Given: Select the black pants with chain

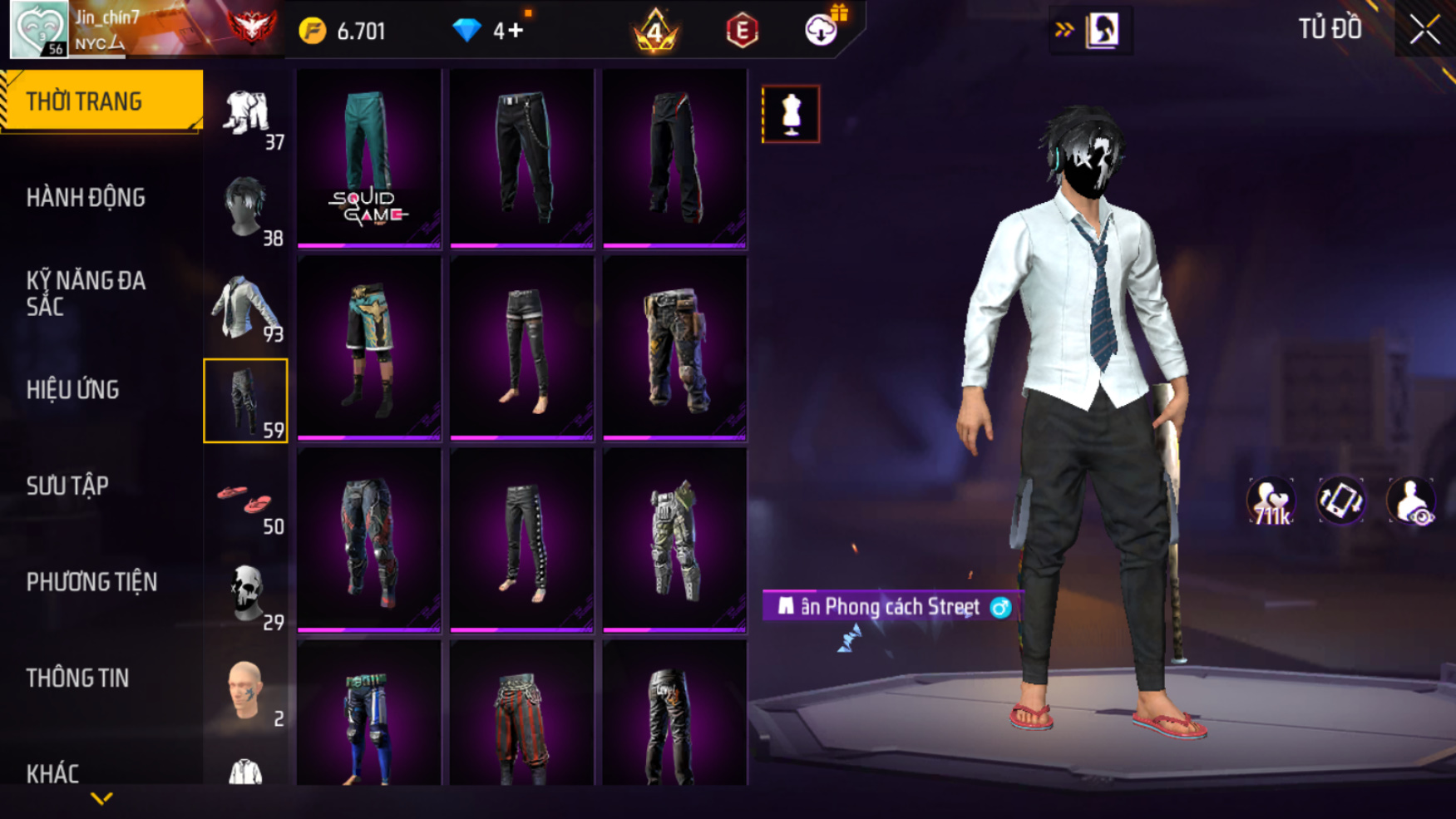Looking at the screenshot, I should coord(521,158).
